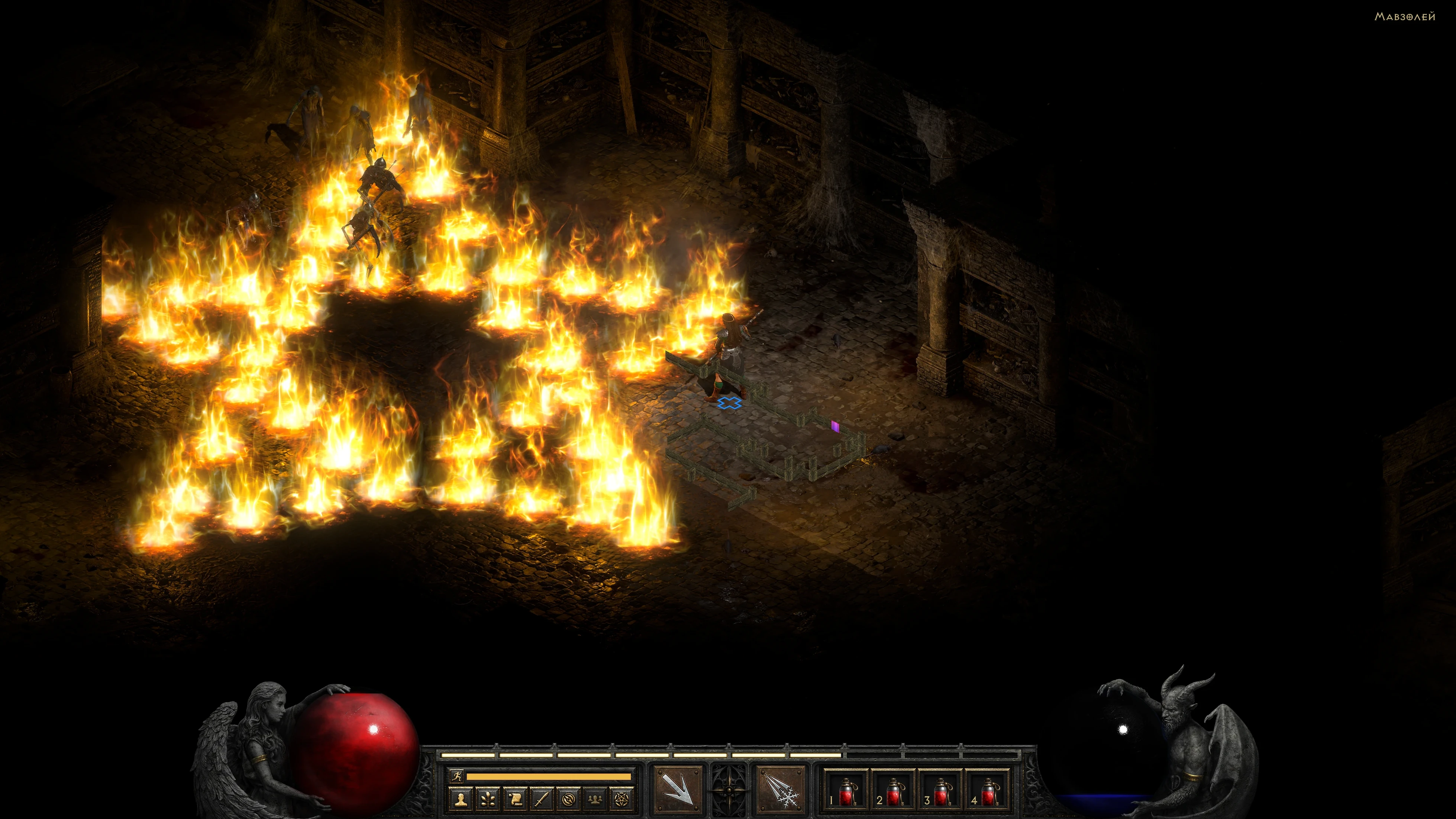The width and height of the screenshot is (1456, 819).
Task: Open the character sheet bust icon
Action: (461, 799)
